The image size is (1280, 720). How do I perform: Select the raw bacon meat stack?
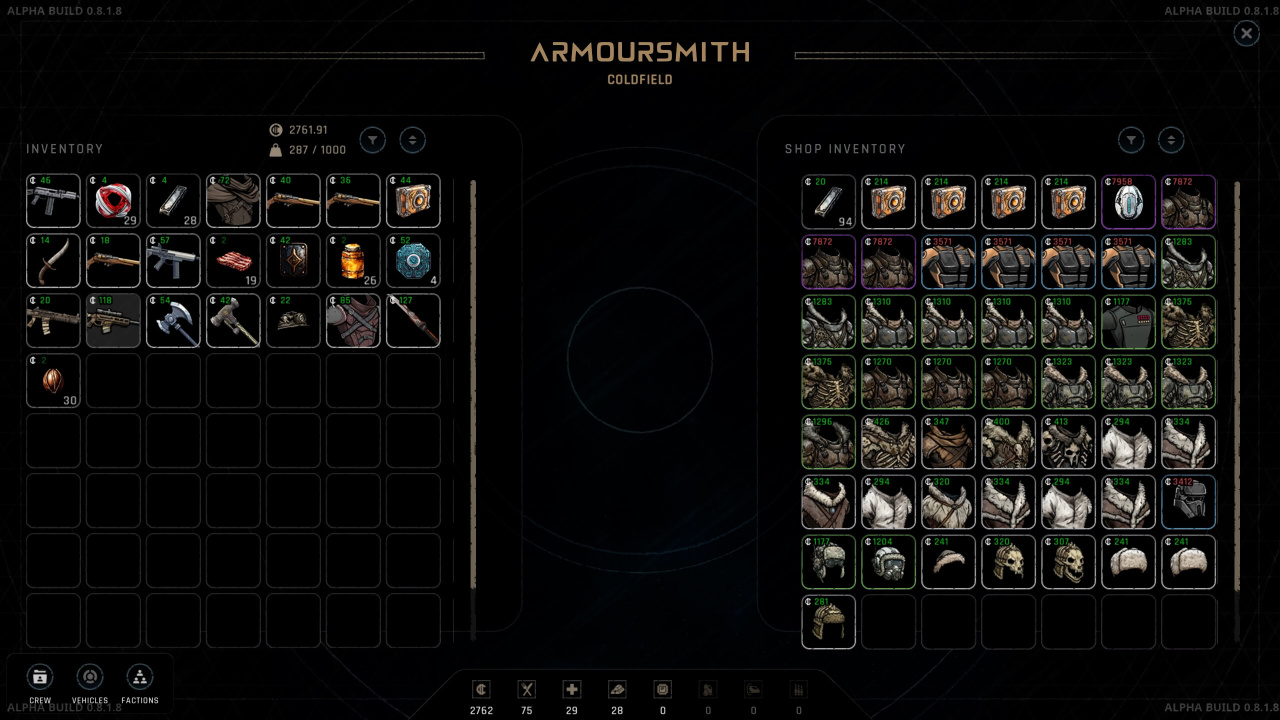(x=233, y=261)
